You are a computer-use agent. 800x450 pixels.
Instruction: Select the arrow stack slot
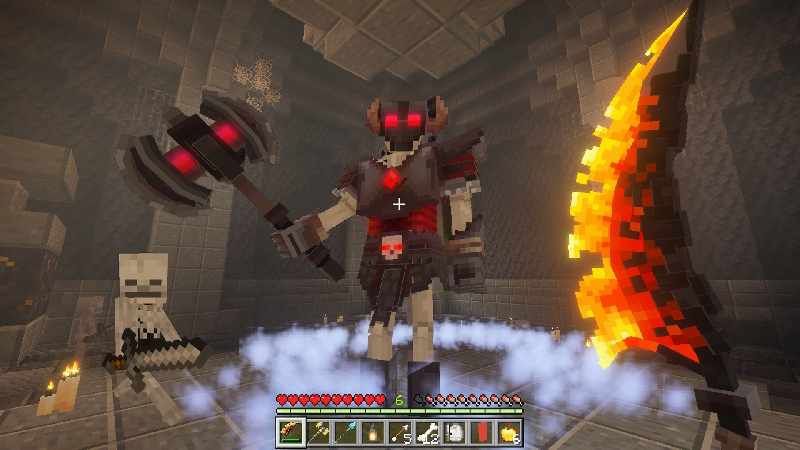point(399,433)
